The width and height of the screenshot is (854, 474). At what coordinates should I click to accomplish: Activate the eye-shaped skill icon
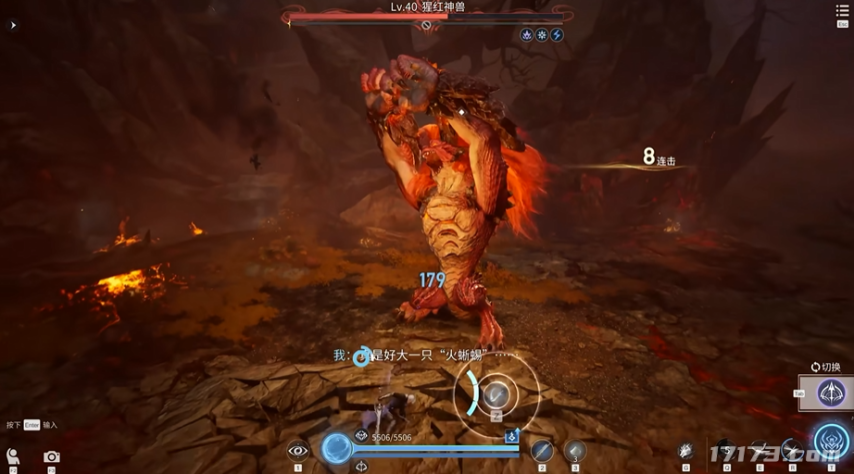(297, 451)
